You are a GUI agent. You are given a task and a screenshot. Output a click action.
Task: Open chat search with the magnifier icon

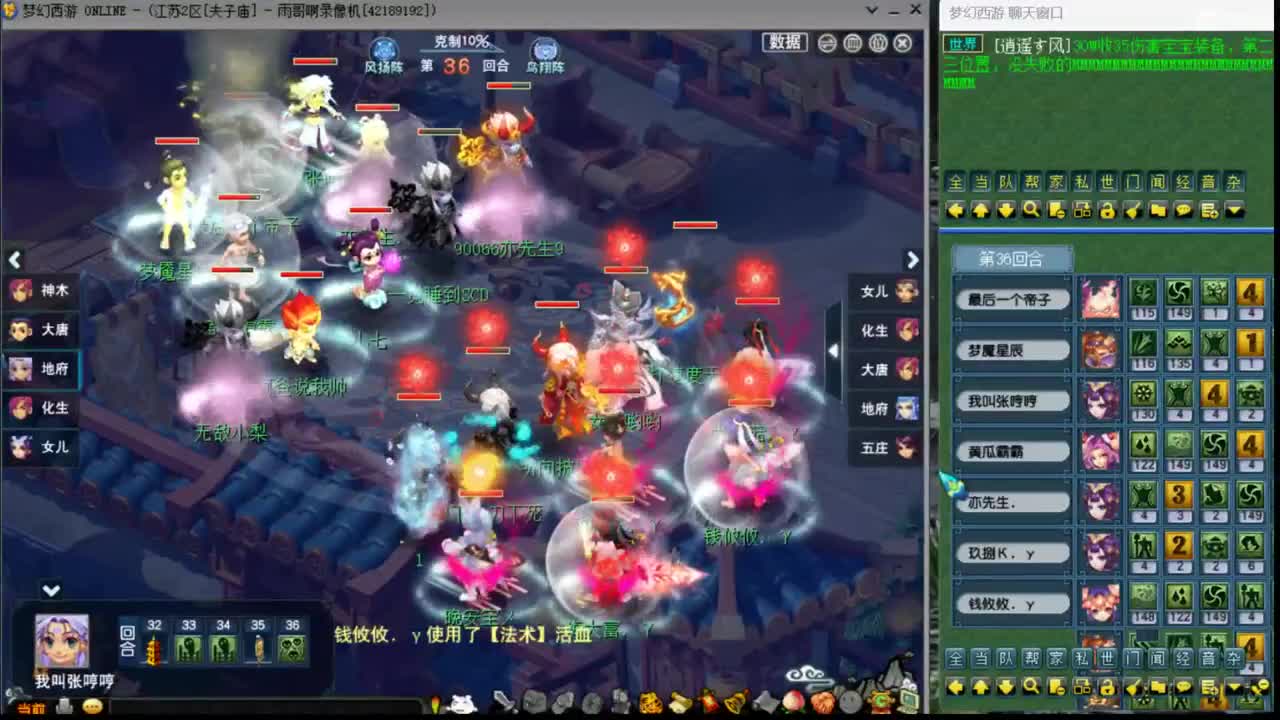tap(1031, 209)
